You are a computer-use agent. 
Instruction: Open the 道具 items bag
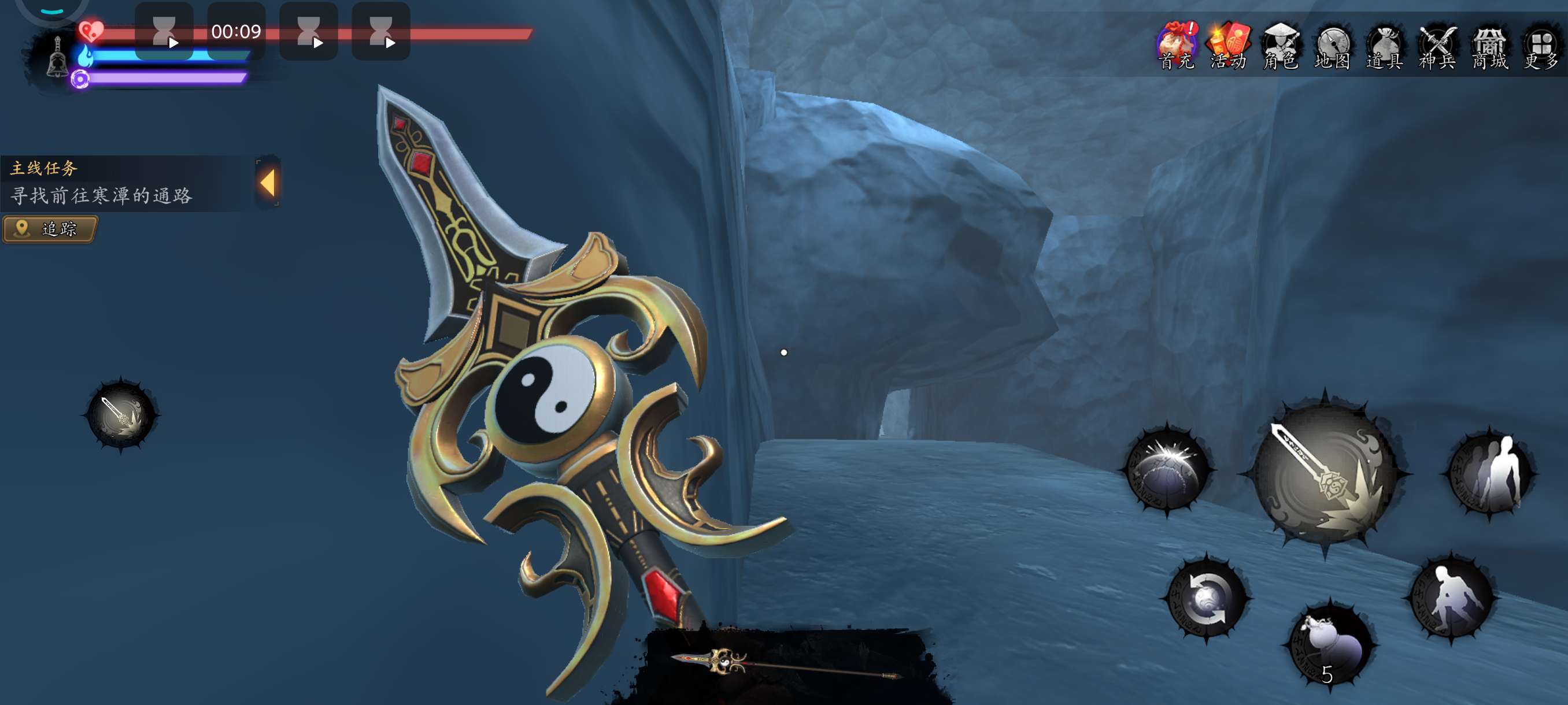click(x=1385, y=46)
